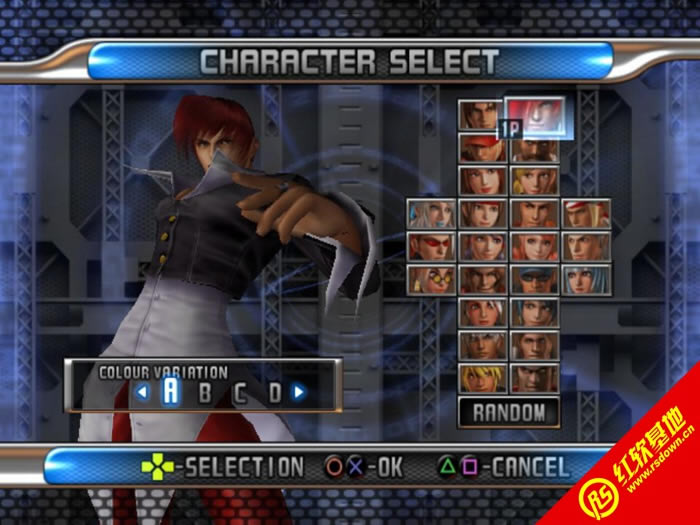Select the blue-haired woman portrait

(x=586, y=279)
